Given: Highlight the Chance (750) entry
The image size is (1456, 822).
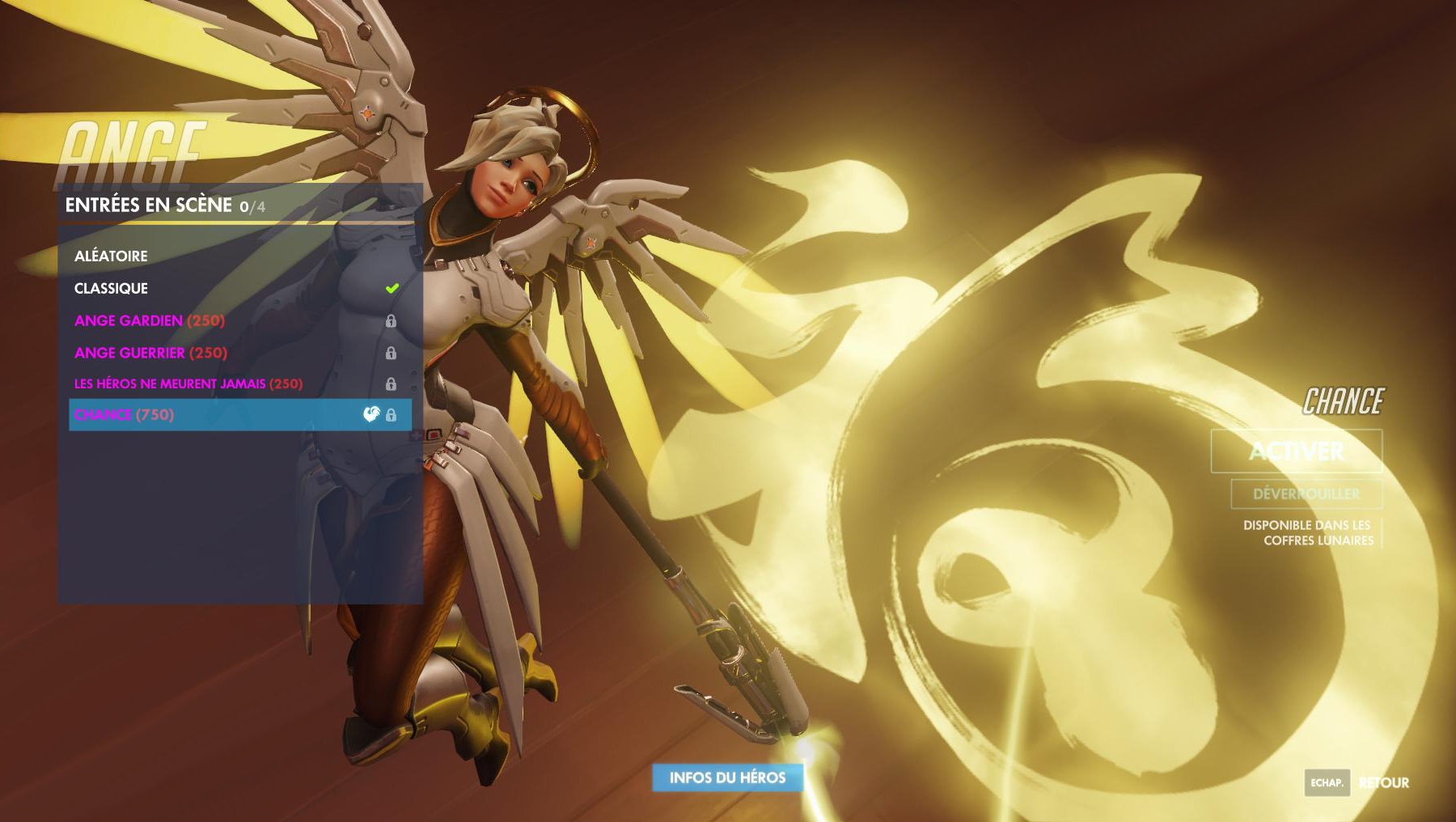Looking at the screenshot, I should click(x=124, y=415).
